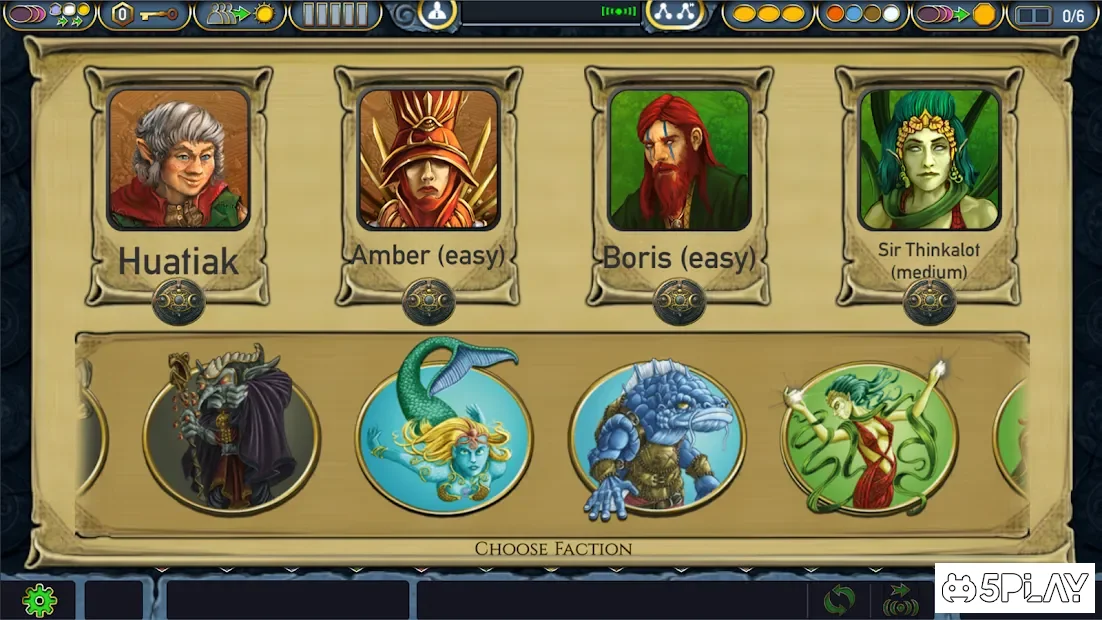The width and height of the screenshot is (1102, 620).
Task: Click Sir Thinkalot (medium) portrait
Action: (929, 159)
